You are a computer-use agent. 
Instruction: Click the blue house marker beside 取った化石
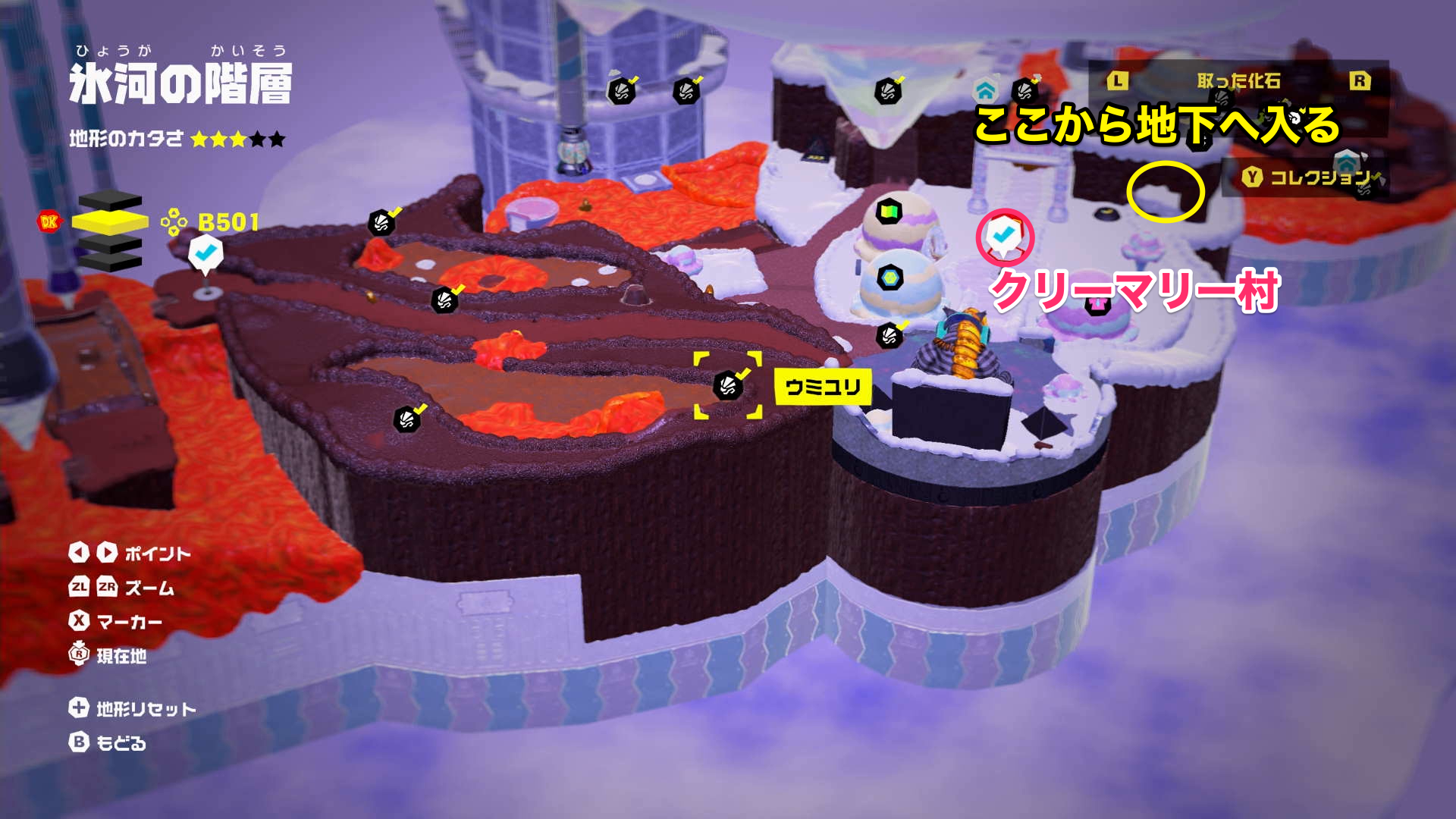984,92
